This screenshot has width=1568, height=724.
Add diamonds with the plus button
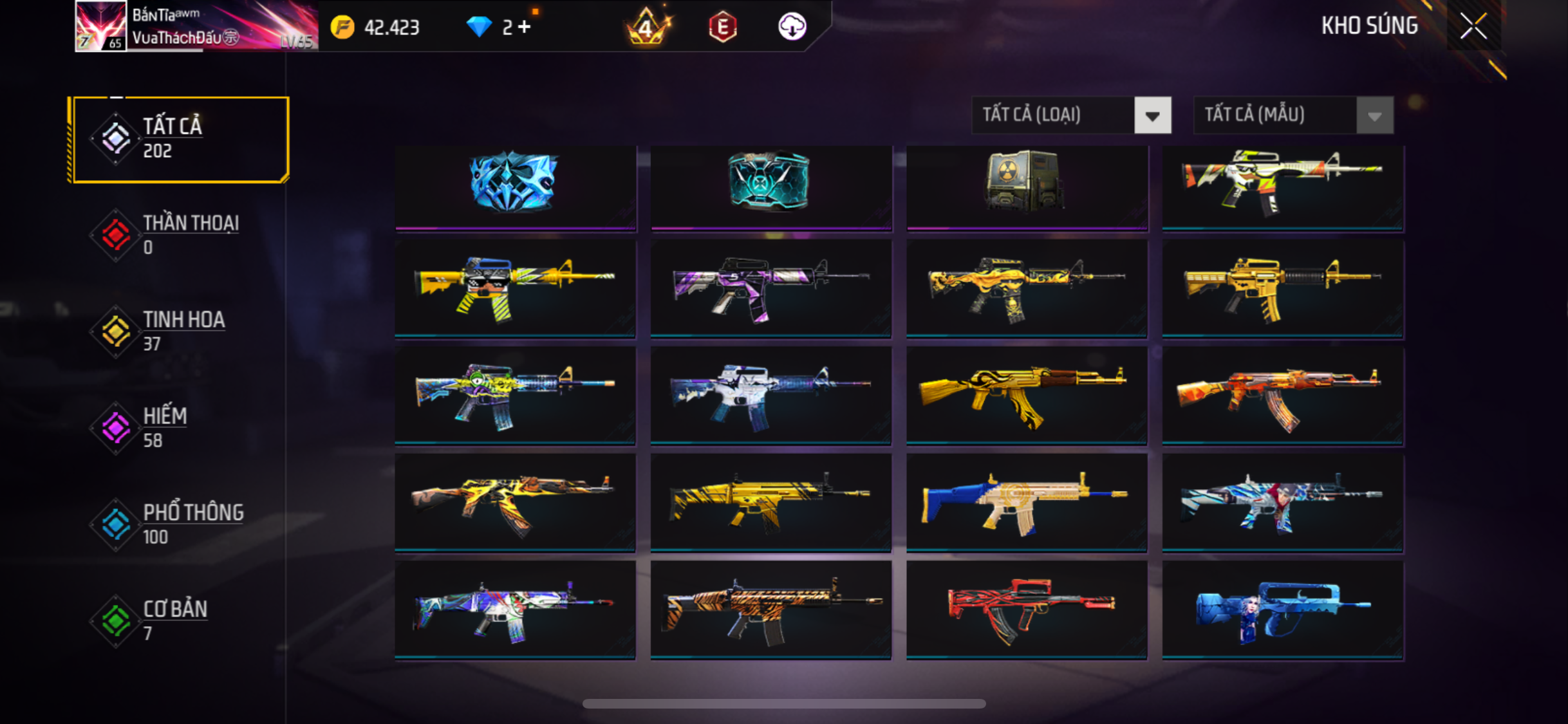pos(525,27)
